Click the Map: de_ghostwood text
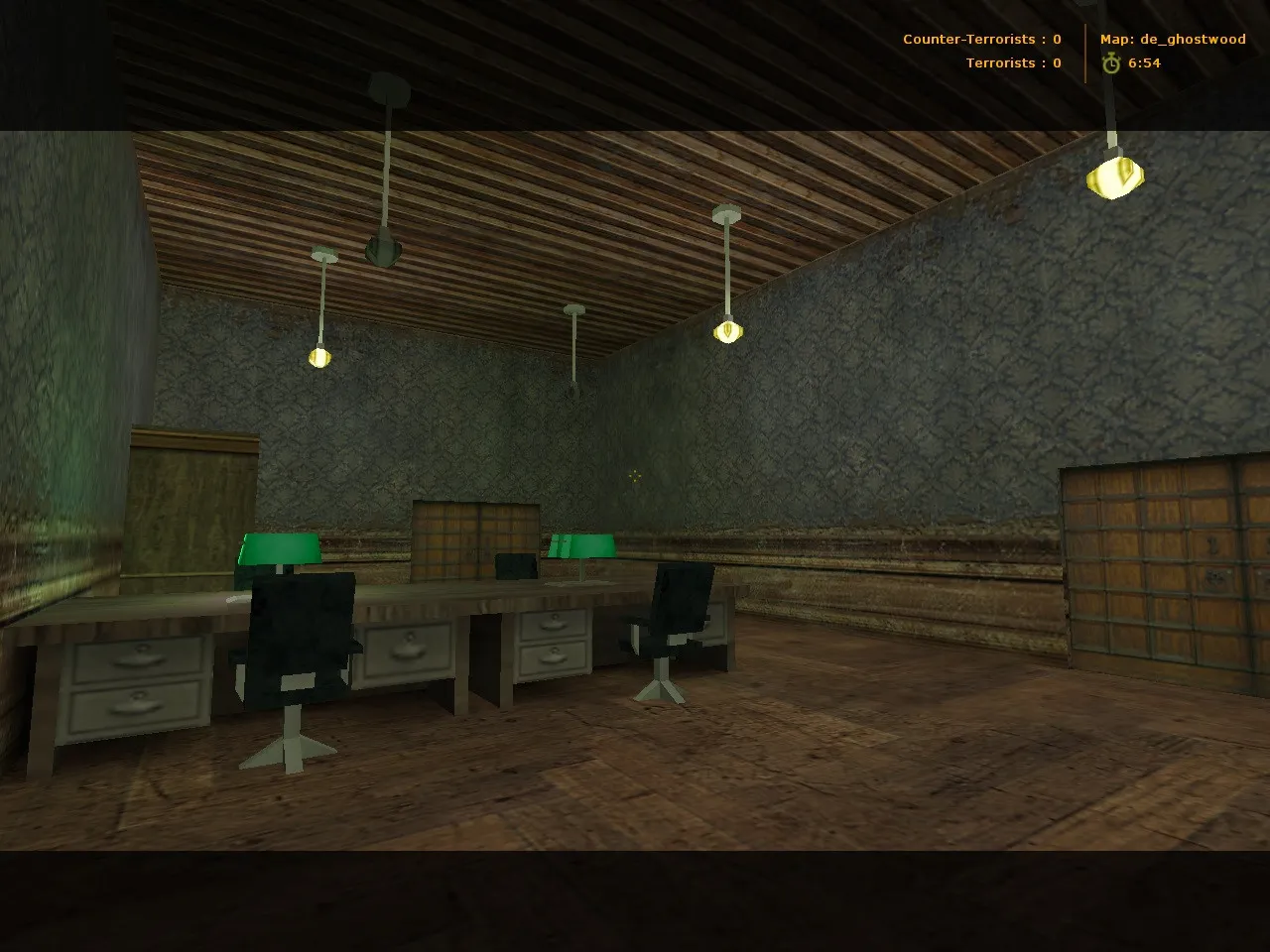Viewport: 1270px width, 952px height. click(x=1173, y=40)
